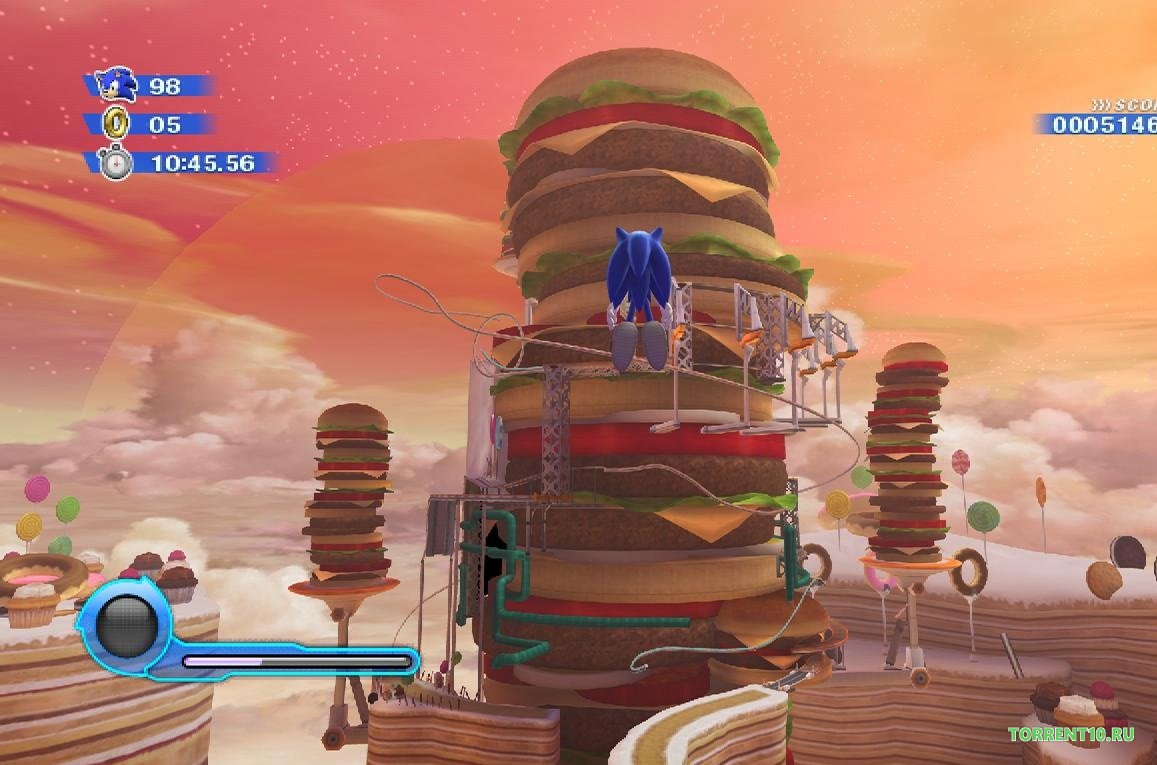The image size is (1157, 765).
Task: Select the gold ring counter icon
Action: click(x=116, y=124)
